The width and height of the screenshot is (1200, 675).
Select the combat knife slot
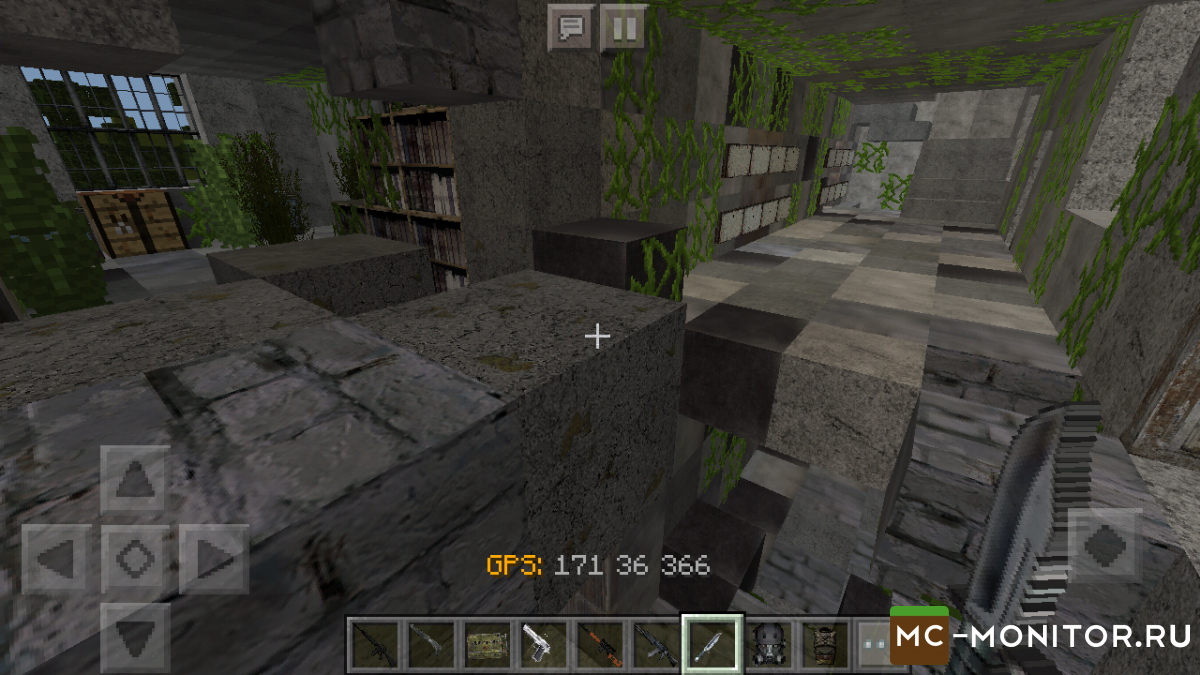pyautogui.click(x=711, y=643)
